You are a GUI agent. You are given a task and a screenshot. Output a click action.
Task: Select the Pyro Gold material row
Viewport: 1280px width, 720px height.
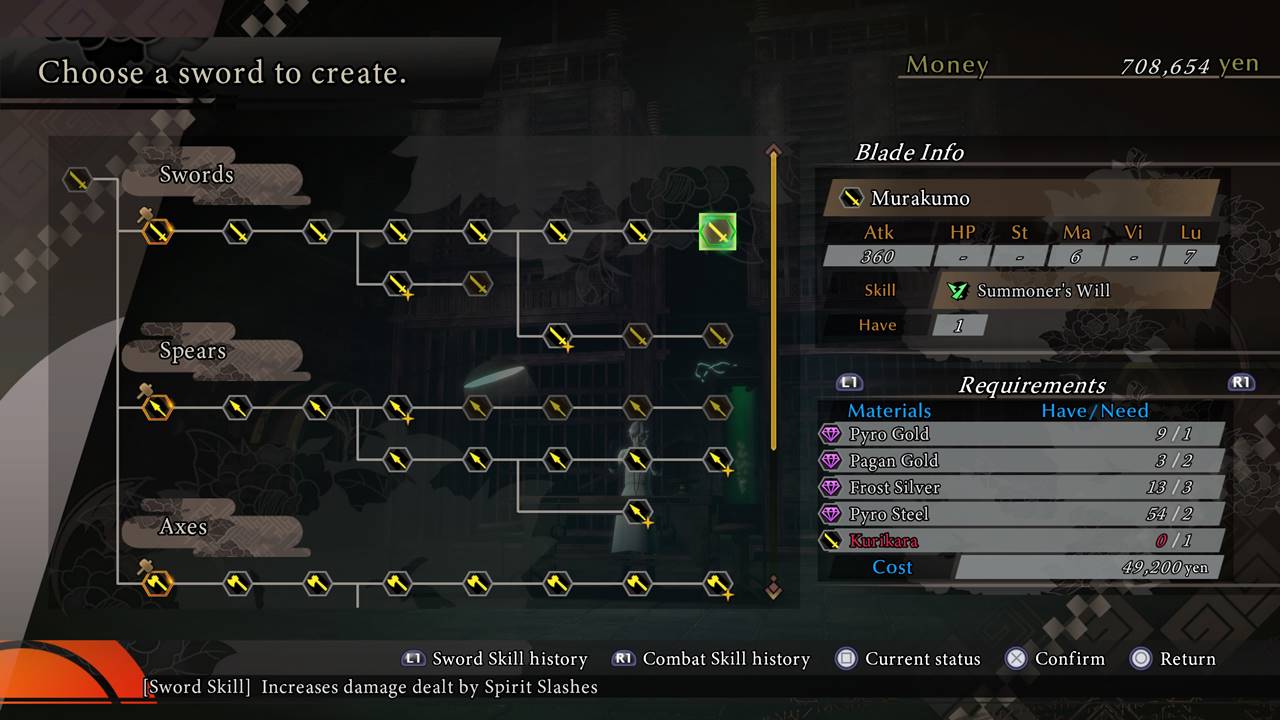[1020, 434]
